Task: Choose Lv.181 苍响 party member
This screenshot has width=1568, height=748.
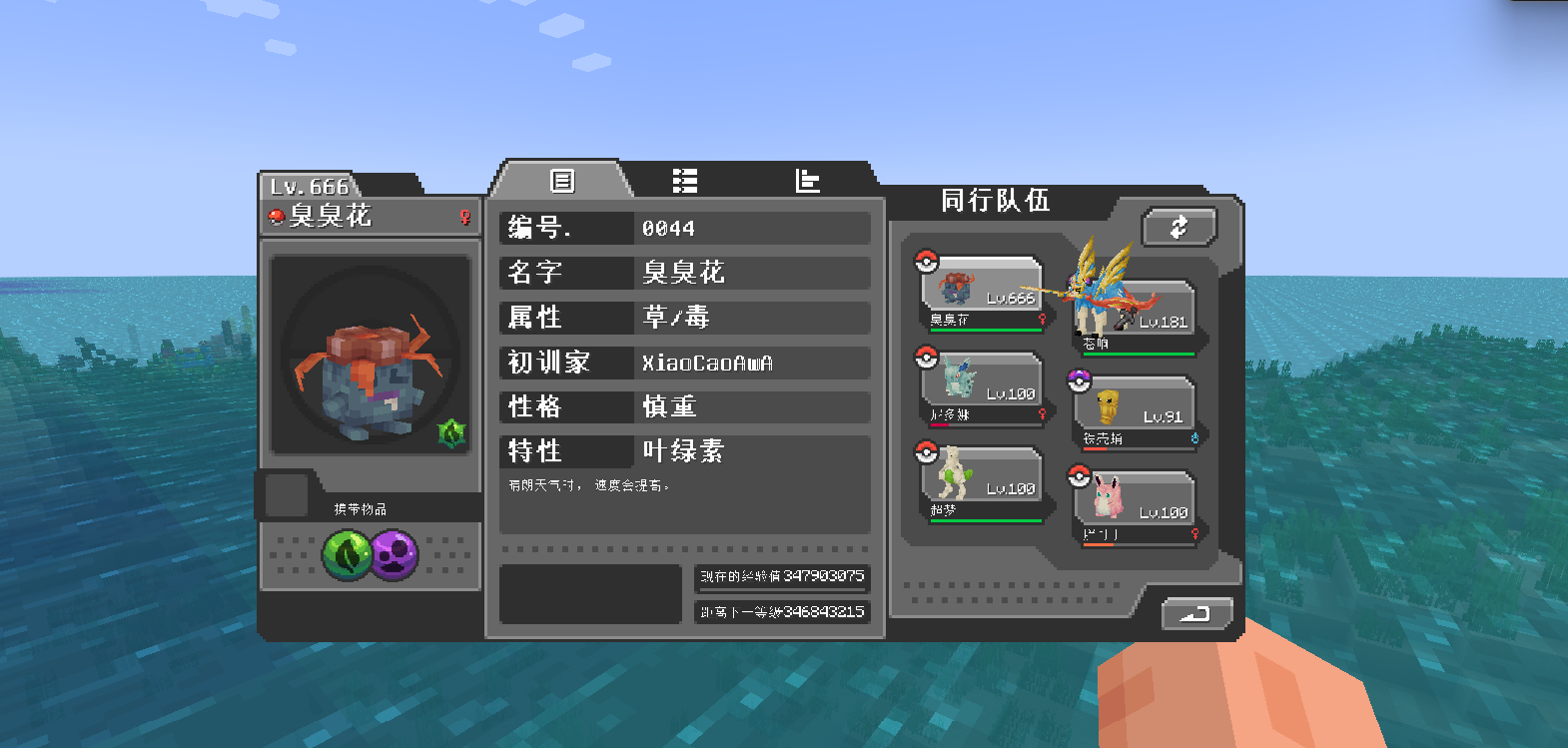Action: click(x=1137, y=317)
